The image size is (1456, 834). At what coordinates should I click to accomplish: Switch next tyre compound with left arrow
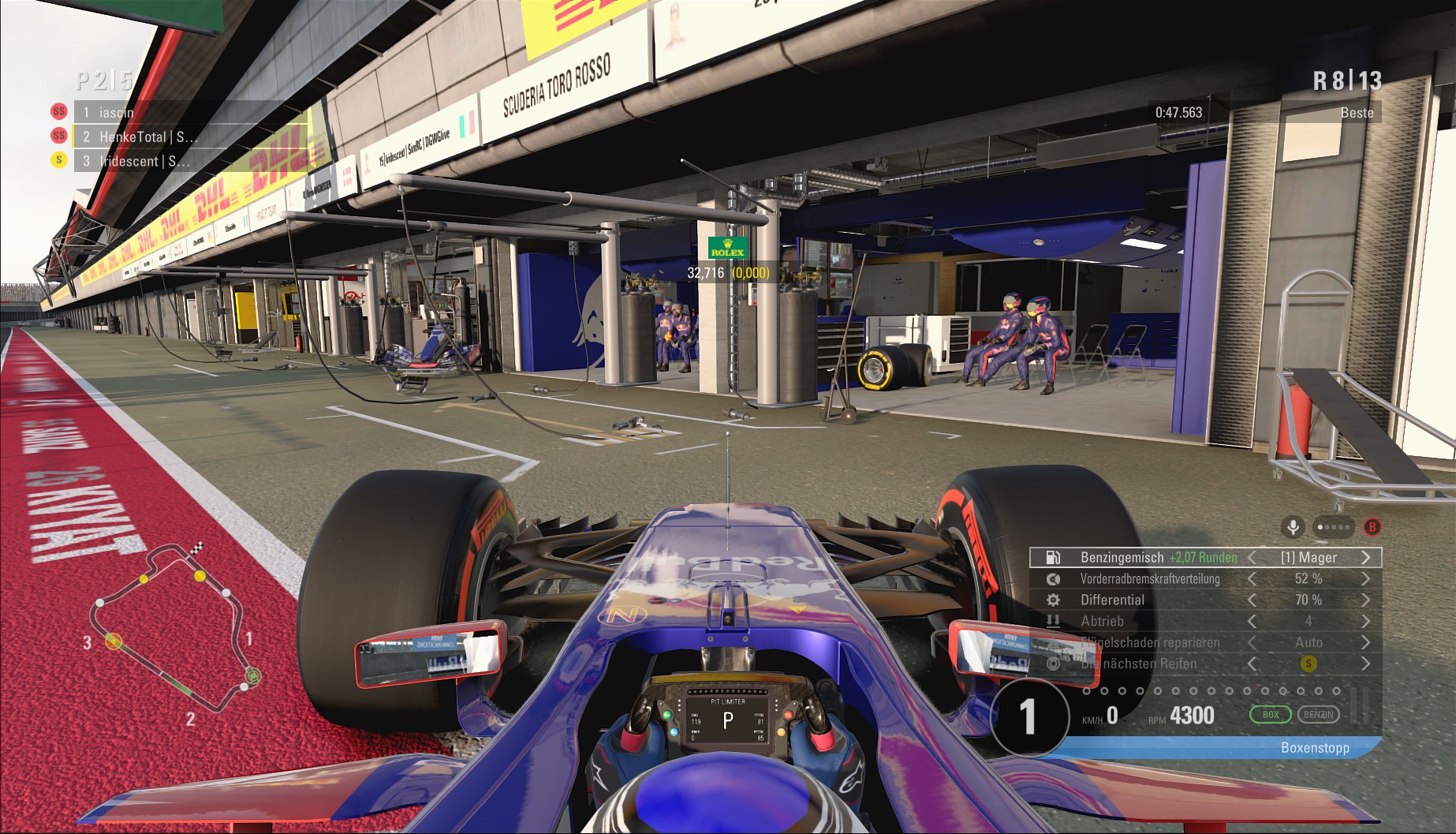click(x=1252, y=664)
